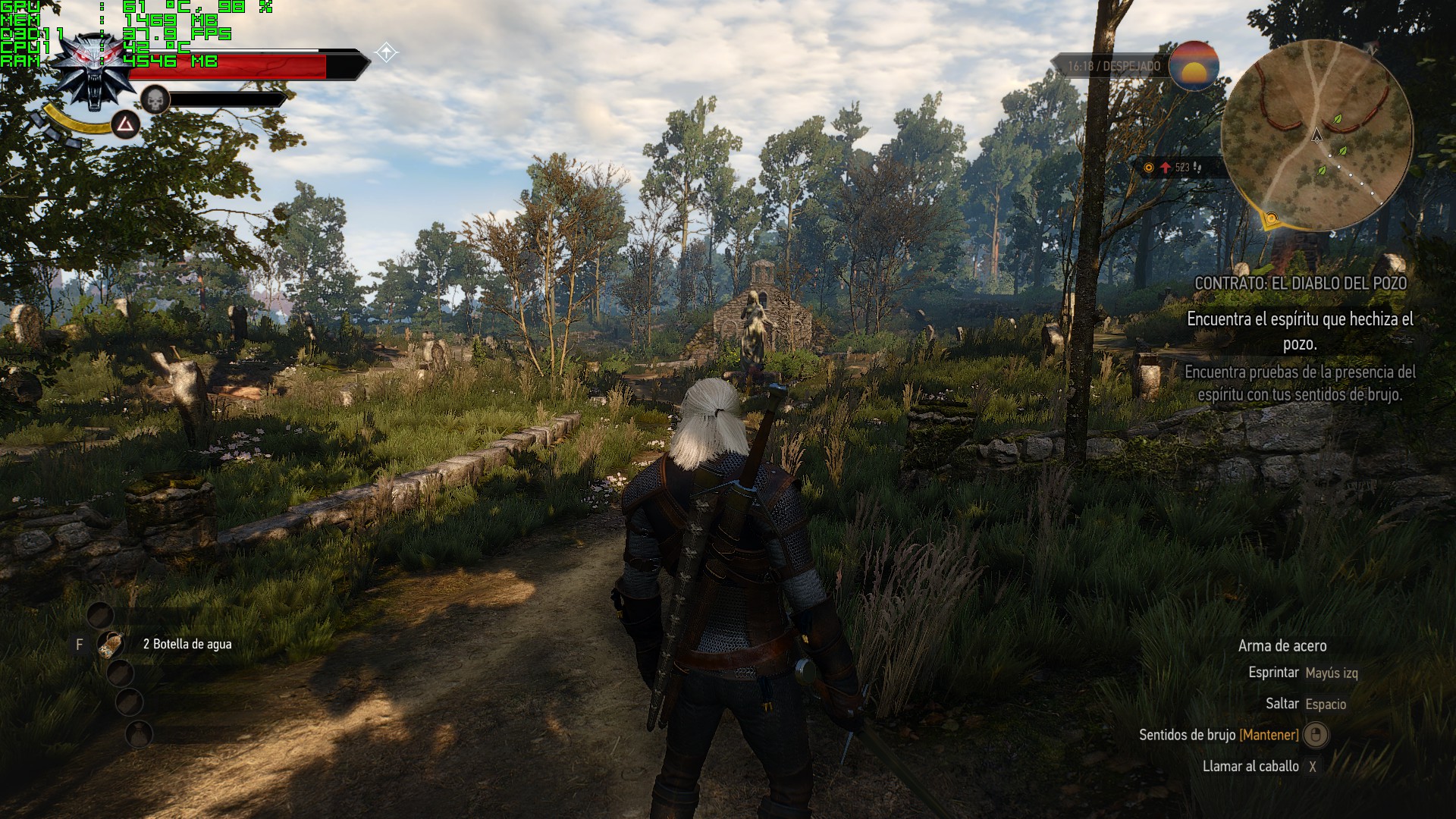Click the skull toxicity icon
Viewport: 1456px width, 819px height.
155,99
